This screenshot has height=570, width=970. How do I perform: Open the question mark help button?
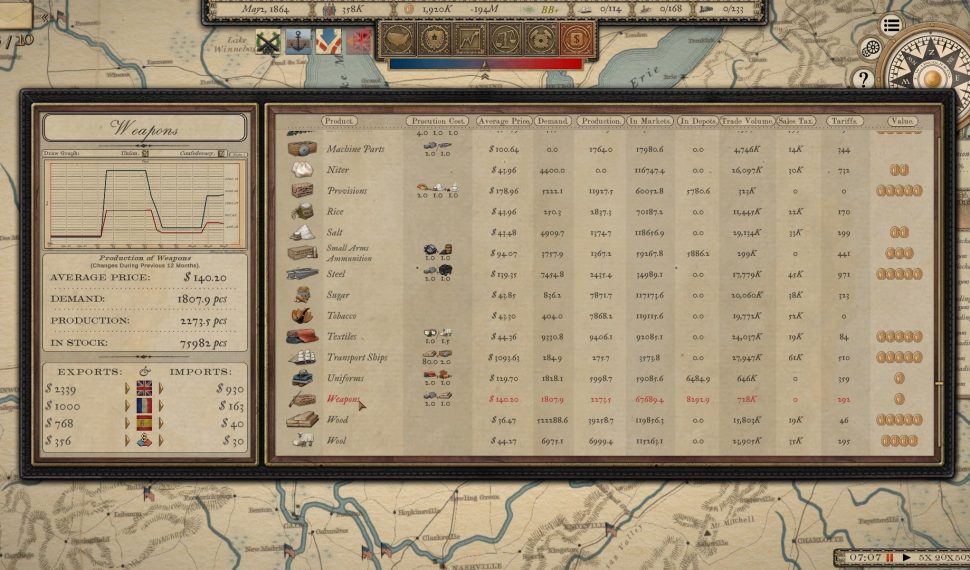(862, 77)
